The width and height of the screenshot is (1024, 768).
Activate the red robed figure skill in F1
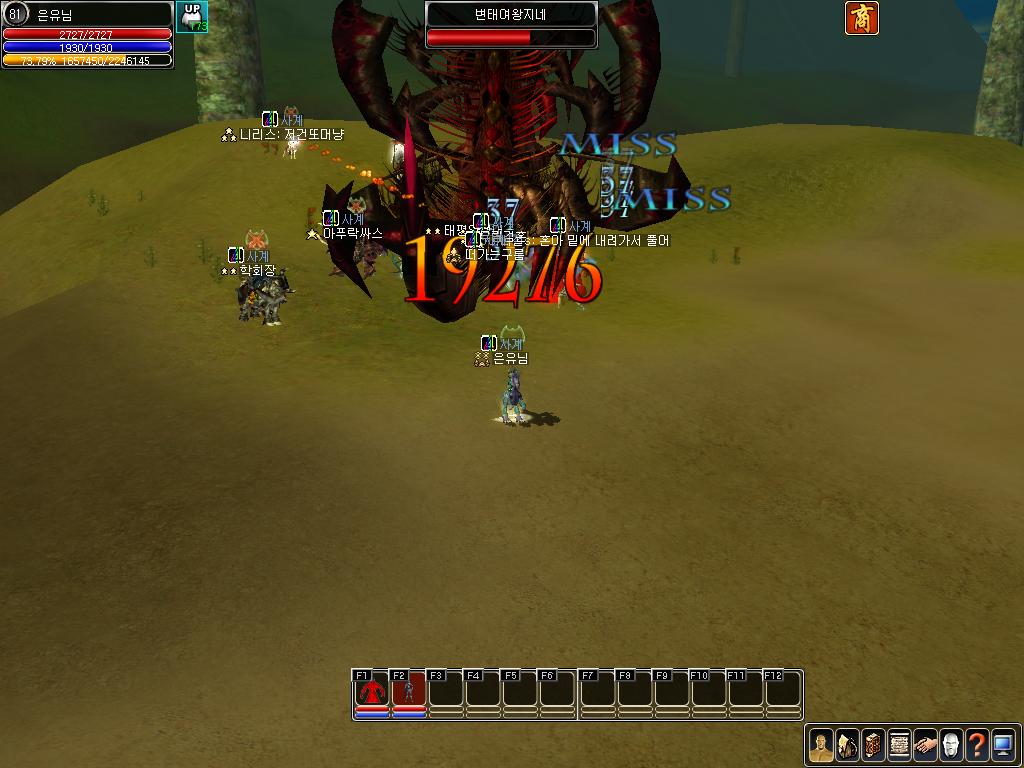click(x=372, y=691)
